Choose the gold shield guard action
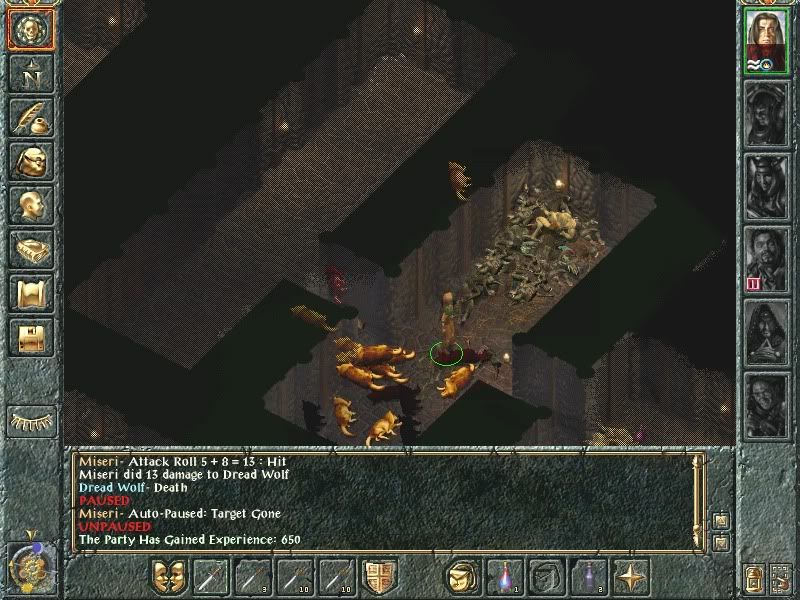Screen dimensions: 800x600 pyautogui.click(x=379, y=577)
